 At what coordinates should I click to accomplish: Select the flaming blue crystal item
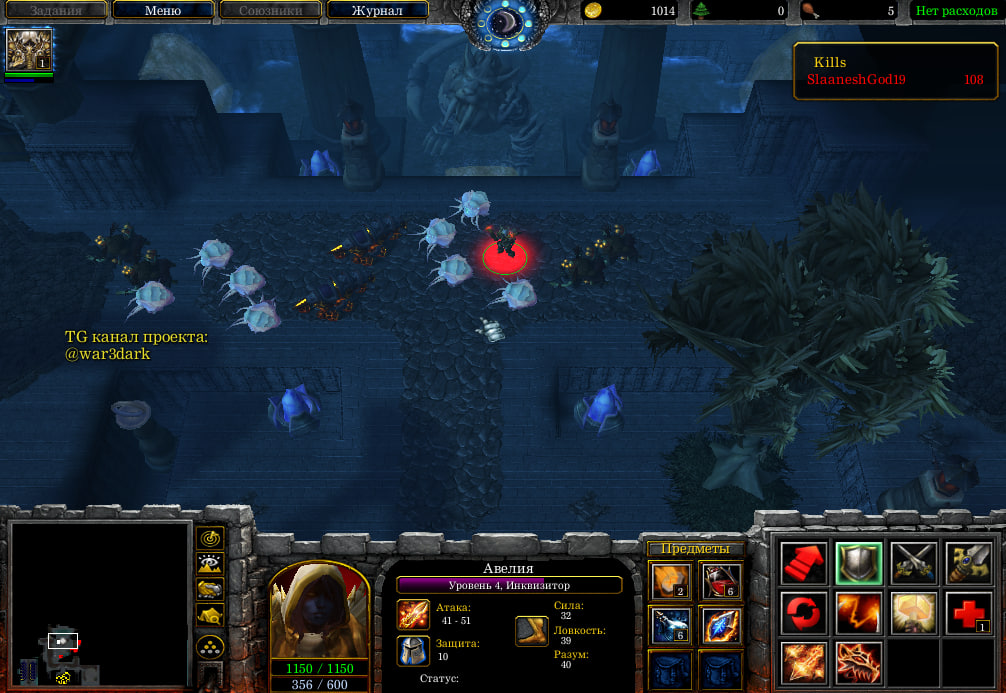tap(719, 625)
